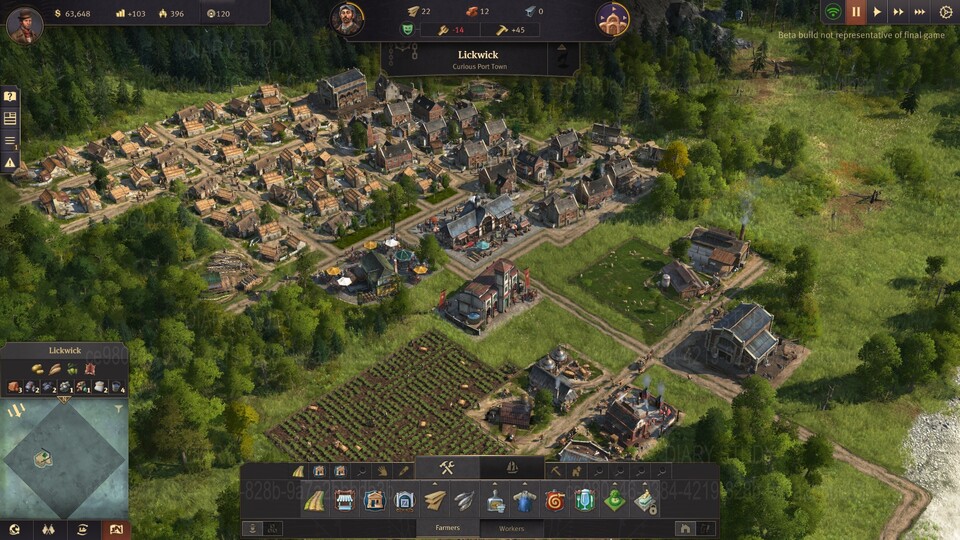This screenshot has width=960, height=540.
Task: Set game speed to normal play
Action: click(877, 12)
